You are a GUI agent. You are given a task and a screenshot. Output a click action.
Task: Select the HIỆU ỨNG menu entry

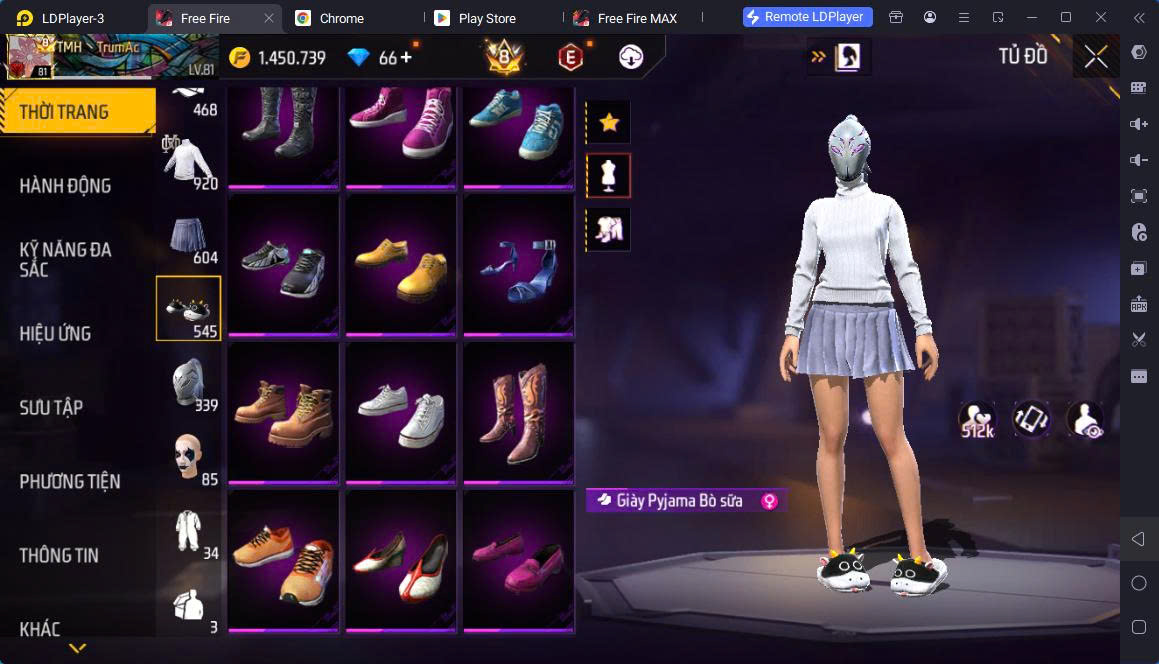click(x=56, y=333)
